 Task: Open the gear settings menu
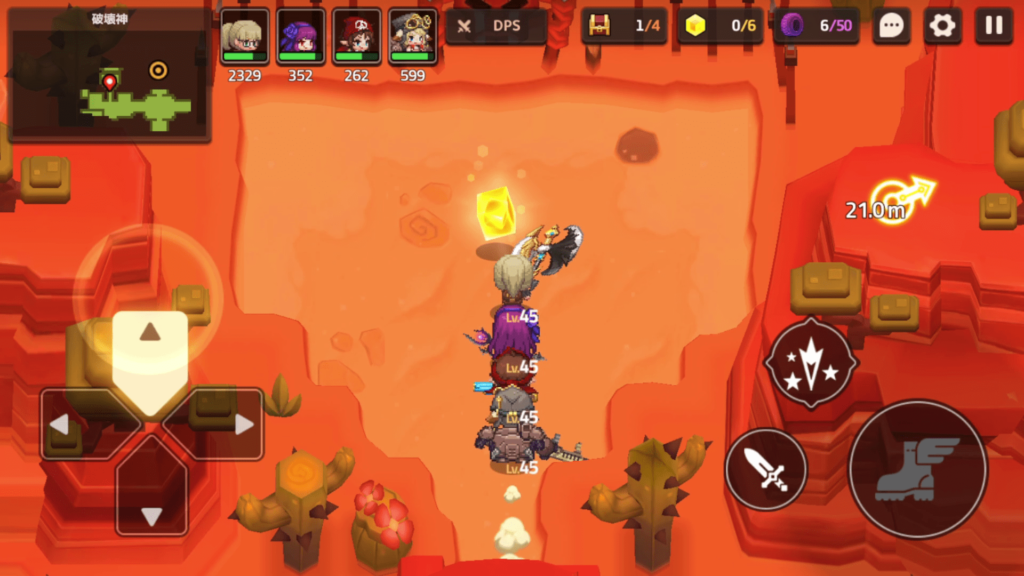click(942, 26)
